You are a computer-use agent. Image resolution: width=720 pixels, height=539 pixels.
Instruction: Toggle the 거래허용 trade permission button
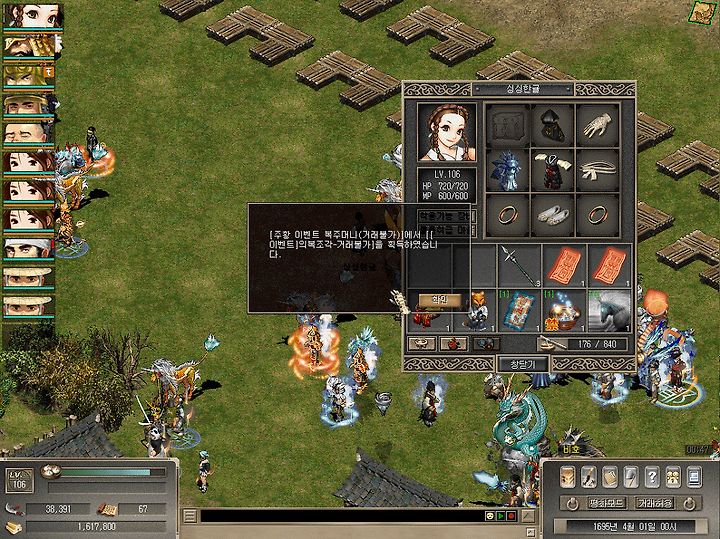[x=656, y=503]
